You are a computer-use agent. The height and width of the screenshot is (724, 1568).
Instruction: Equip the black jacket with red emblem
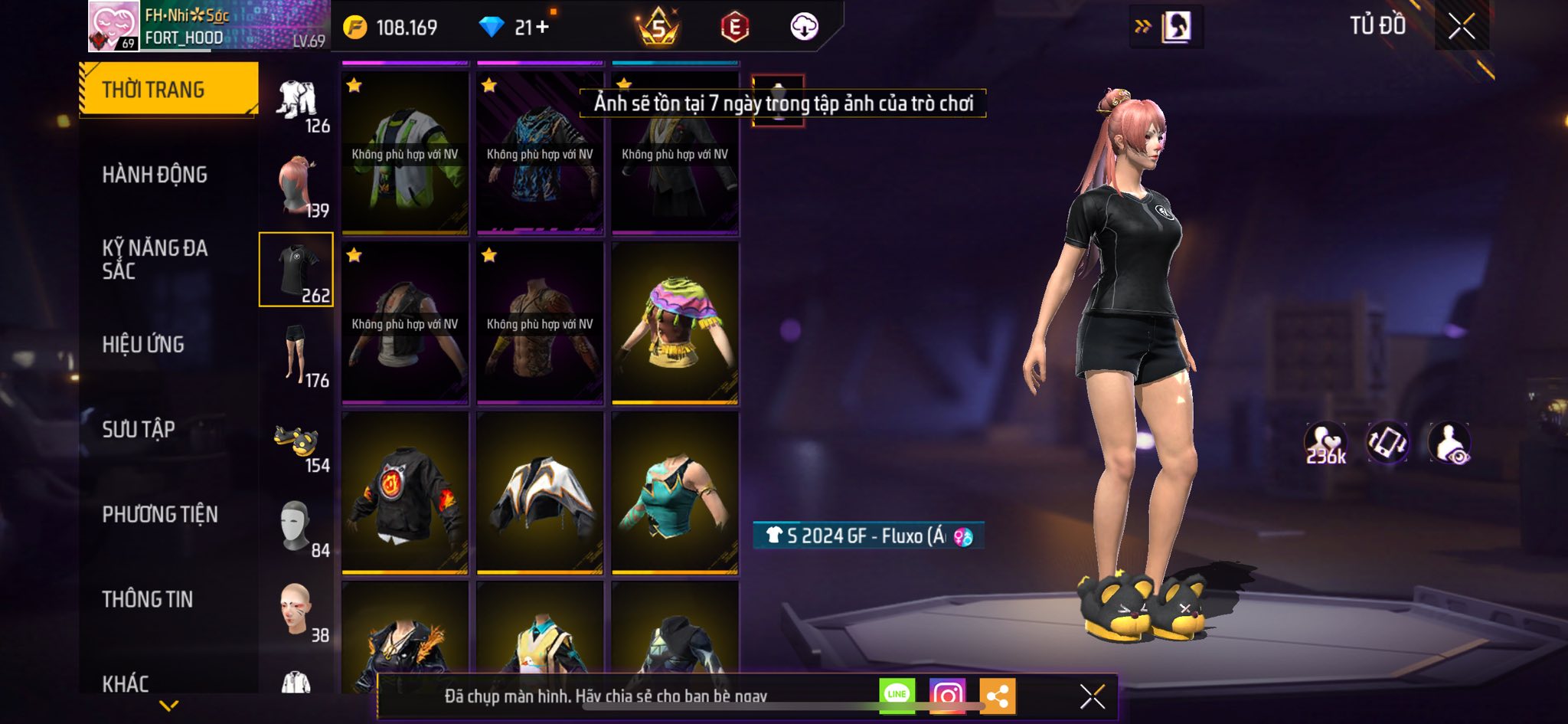[404, 493]
